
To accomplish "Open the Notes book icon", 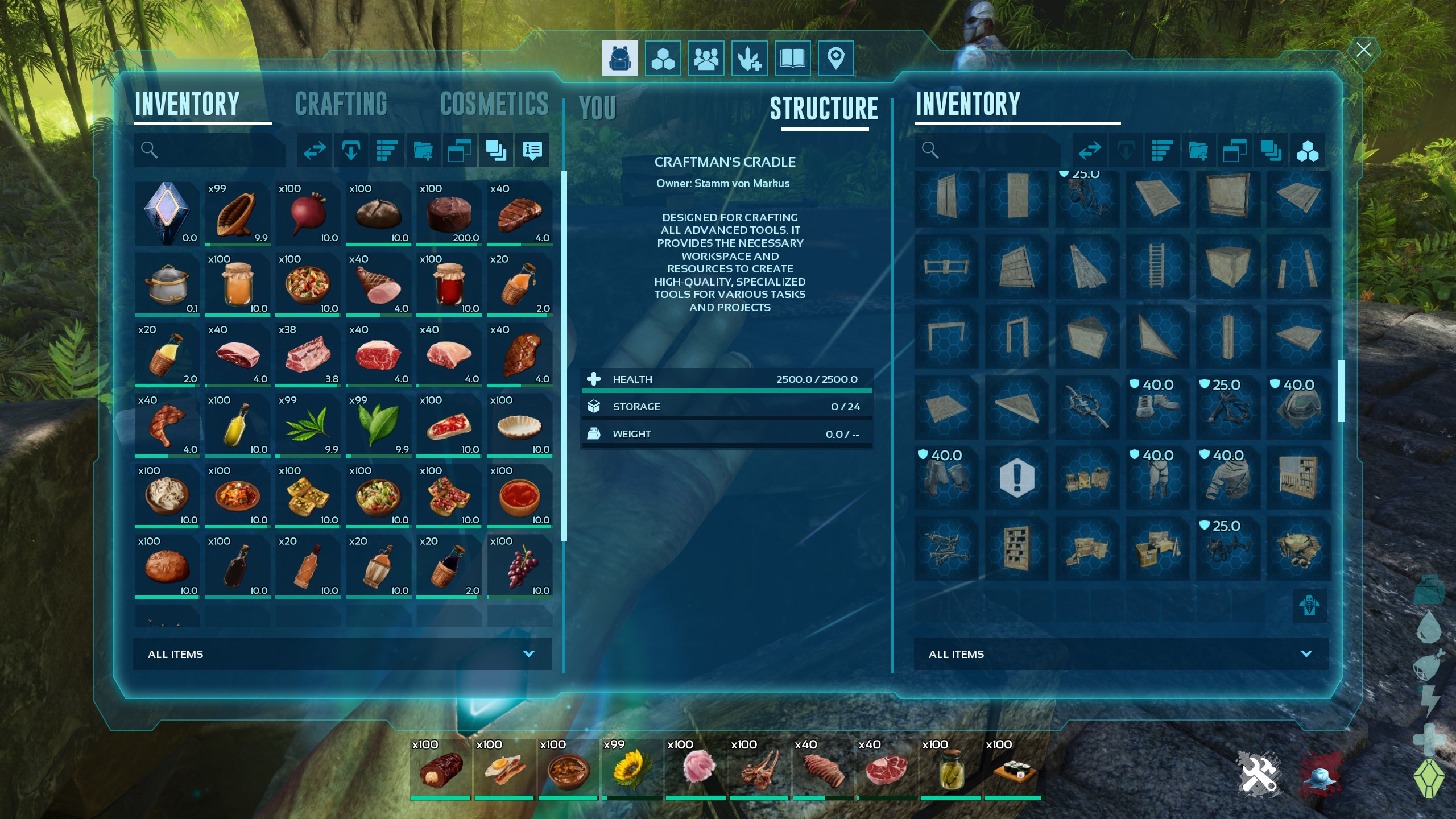I will [792, 57].
